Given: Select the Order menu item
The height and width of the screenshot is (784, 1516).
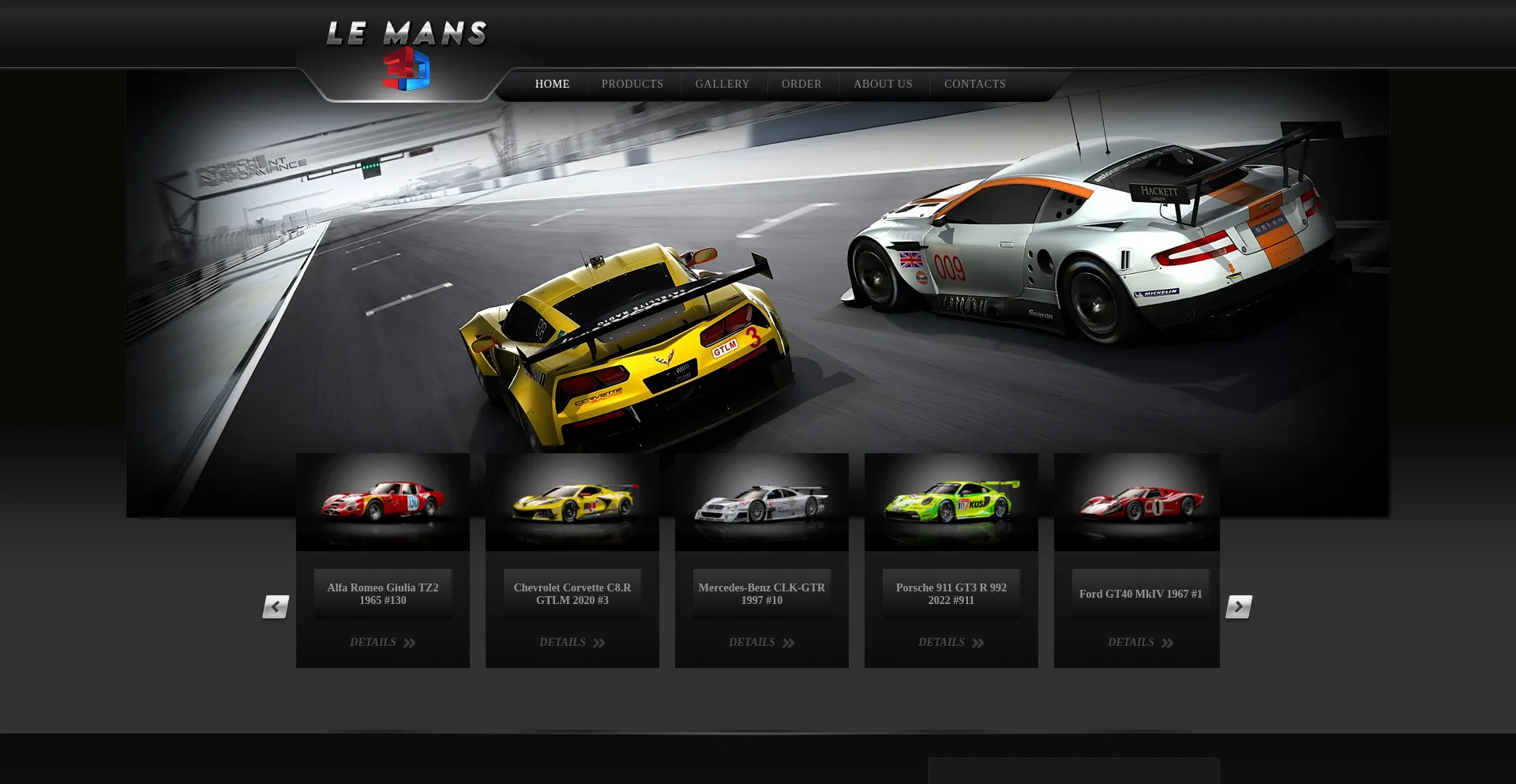Looking at the screenshot, I should (x=801, y=84).
